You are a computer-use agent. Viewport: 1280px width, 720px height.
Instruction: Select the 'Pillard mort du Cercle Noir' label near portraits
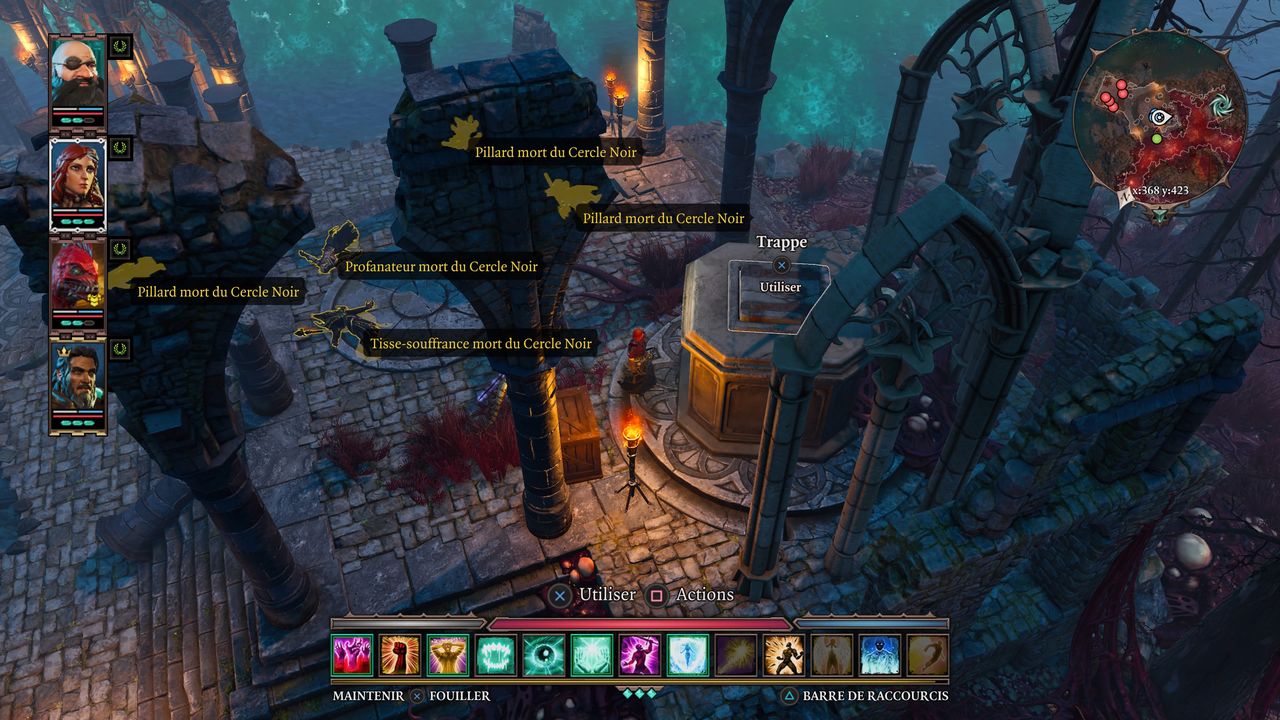point(218,292)
